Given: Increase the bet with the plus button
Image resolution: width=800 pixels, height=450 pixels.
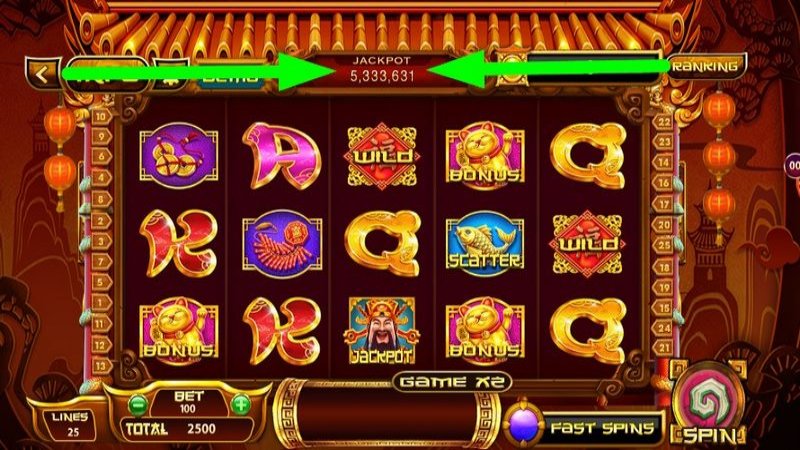Looking at the screenshot, I should 241,404.
